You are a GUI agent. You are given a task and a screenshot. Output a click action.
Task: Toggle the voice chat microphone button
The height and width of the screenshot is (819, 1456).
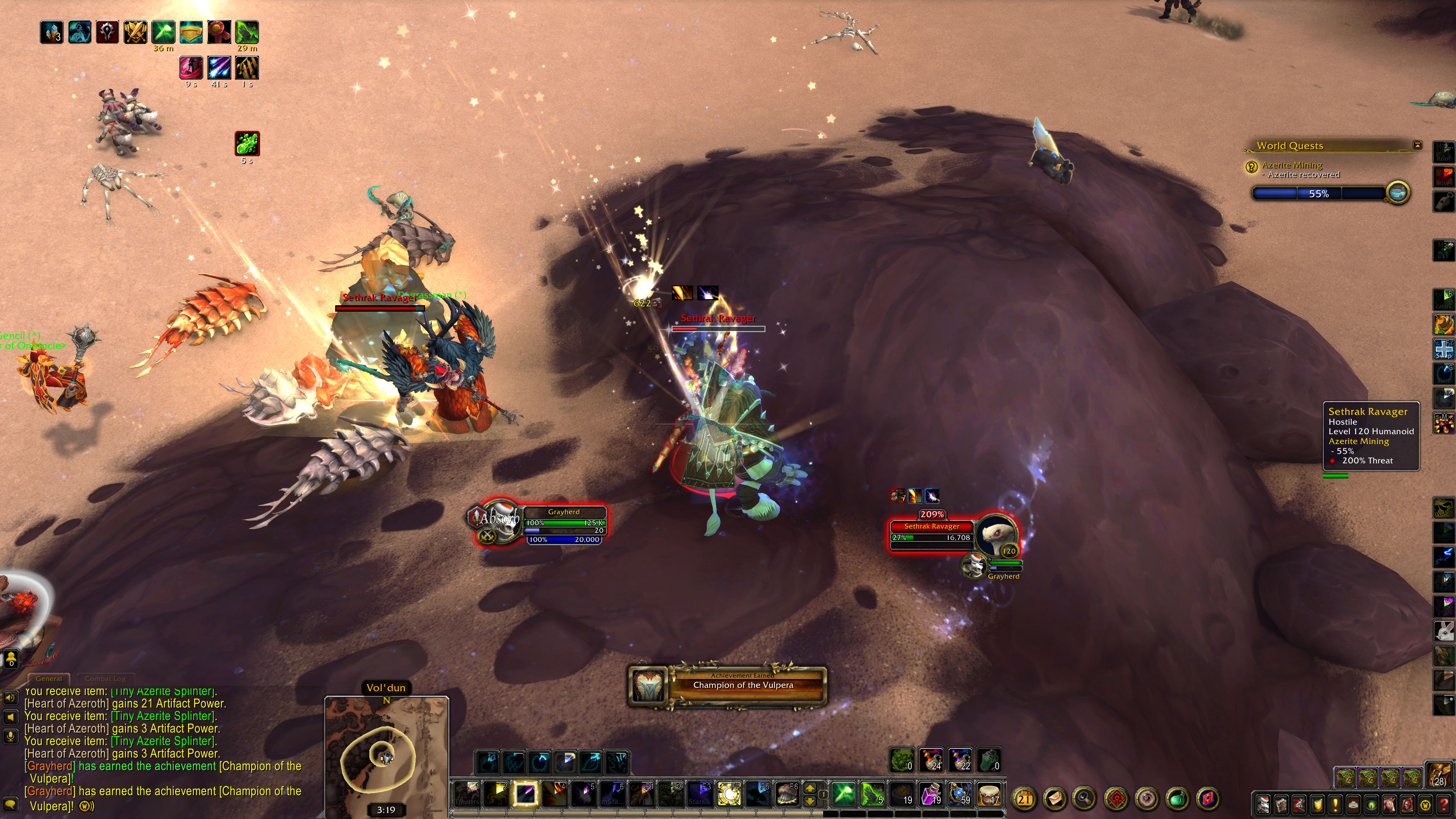pos(10,736)
